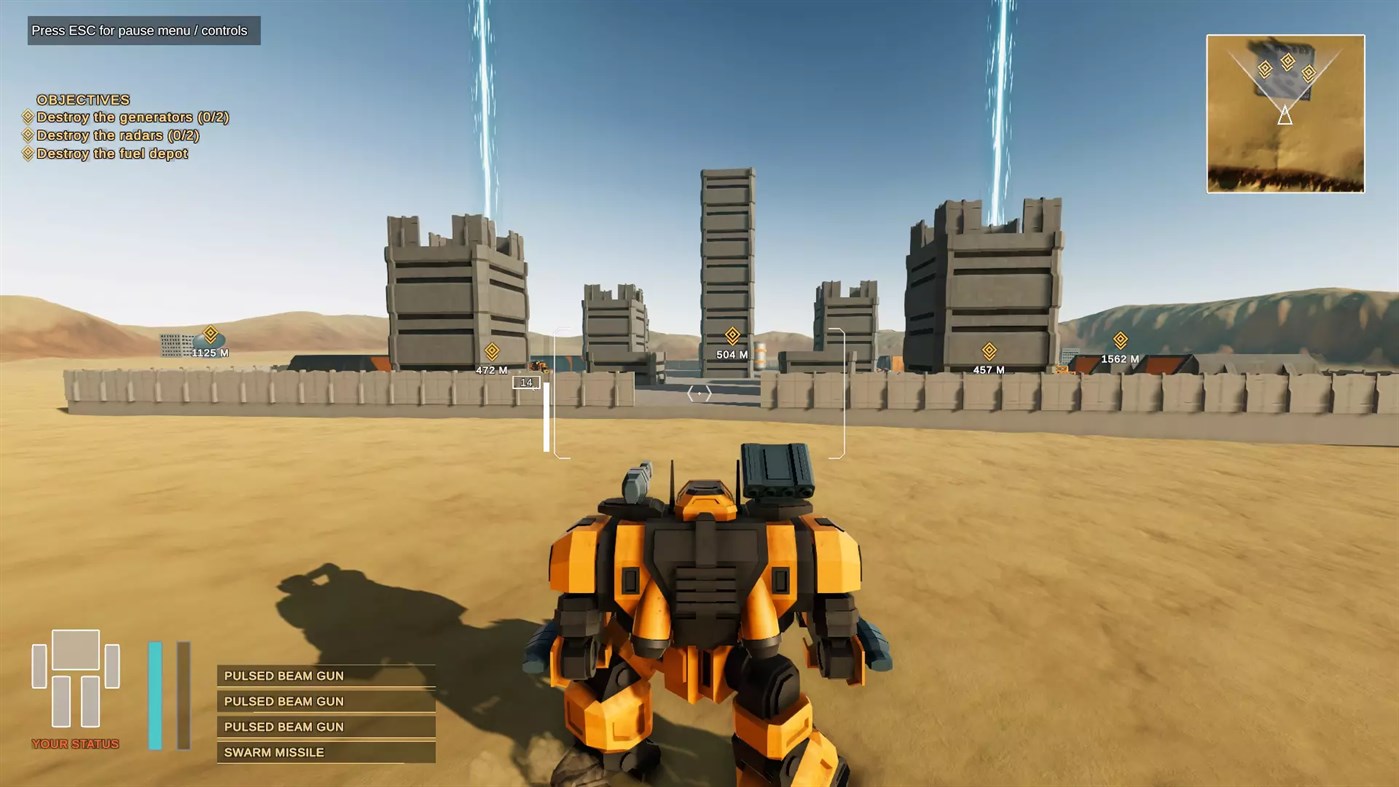Toggle the Swarm Missile weapon slot
This screenshot has width=1399, height=787.
coord(325,752)
